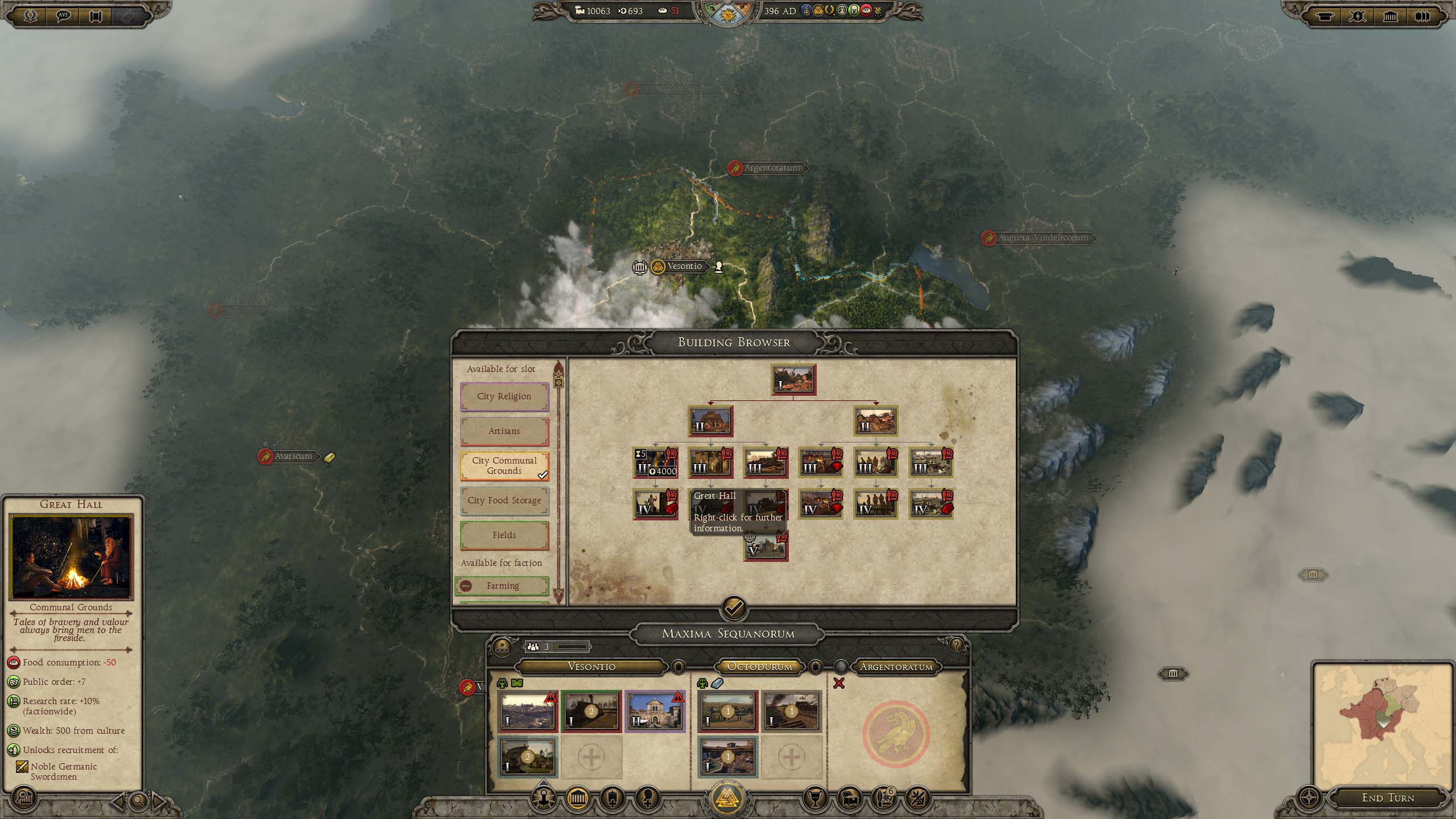Click the campaign minimap
Screen dimensions: 1456x819
[x=1382, y=725]
